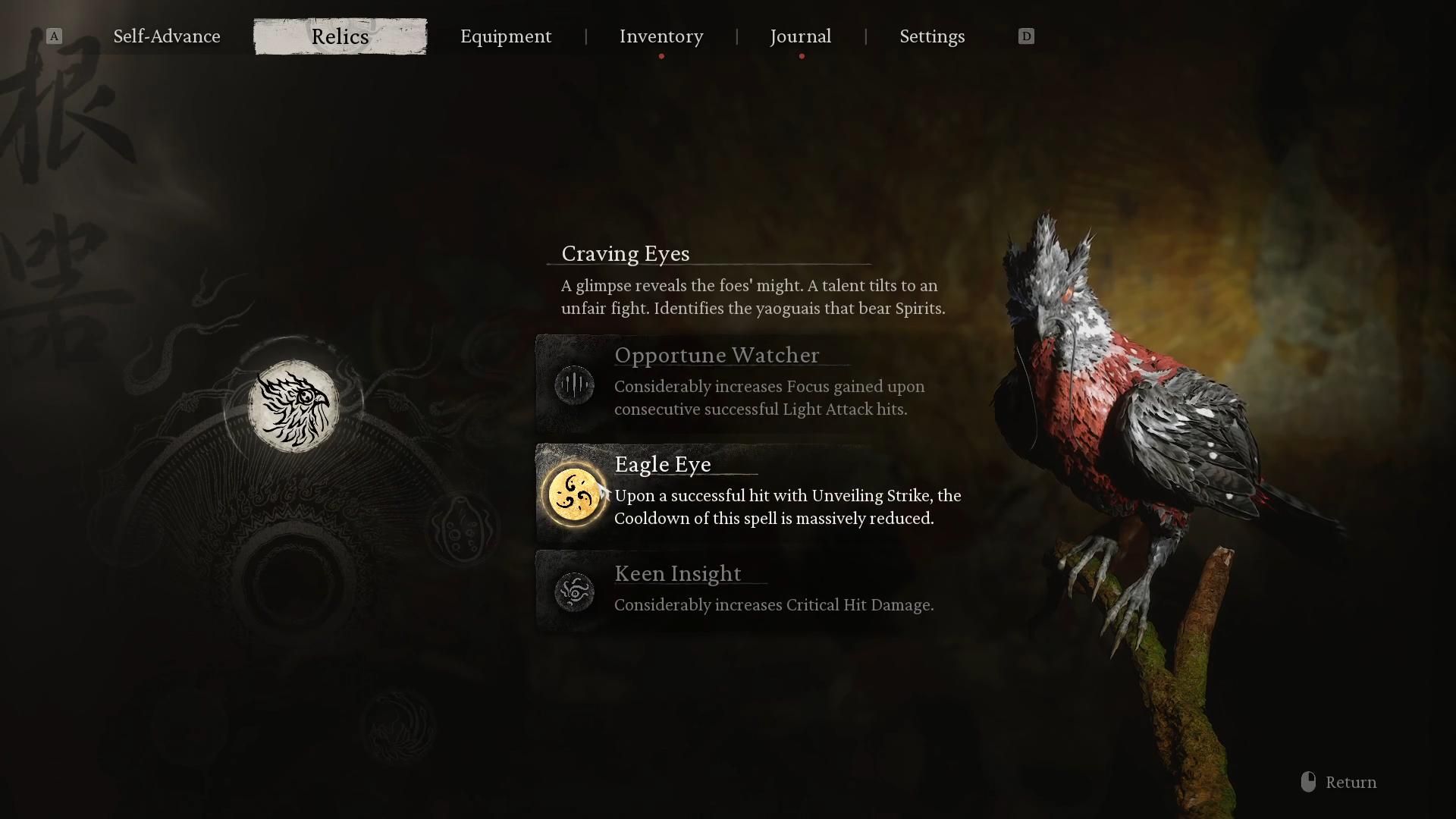This screenshot has width=1456, height=819.
Task: Click the mouse icon beside Return
Action: tap(1307, 782)
